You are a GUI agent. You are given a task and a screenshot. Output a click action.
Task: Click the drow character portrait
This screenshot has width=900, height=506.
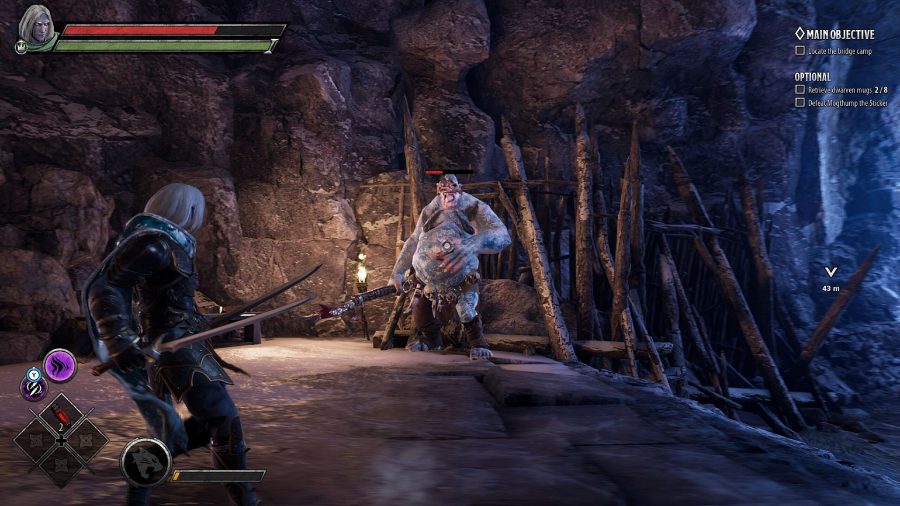pos(34,26)
